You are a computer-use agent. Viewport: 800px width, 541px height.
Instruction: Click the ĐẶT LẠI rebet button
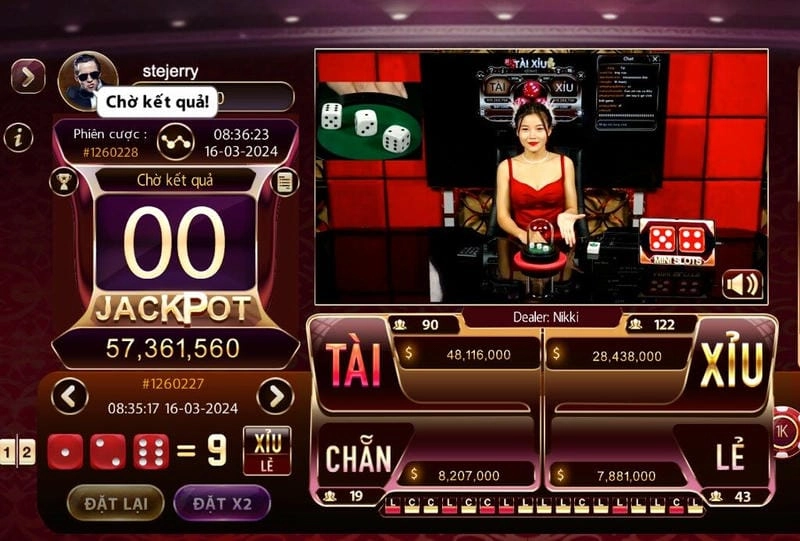pyautogui.click(x=115, y=502)
